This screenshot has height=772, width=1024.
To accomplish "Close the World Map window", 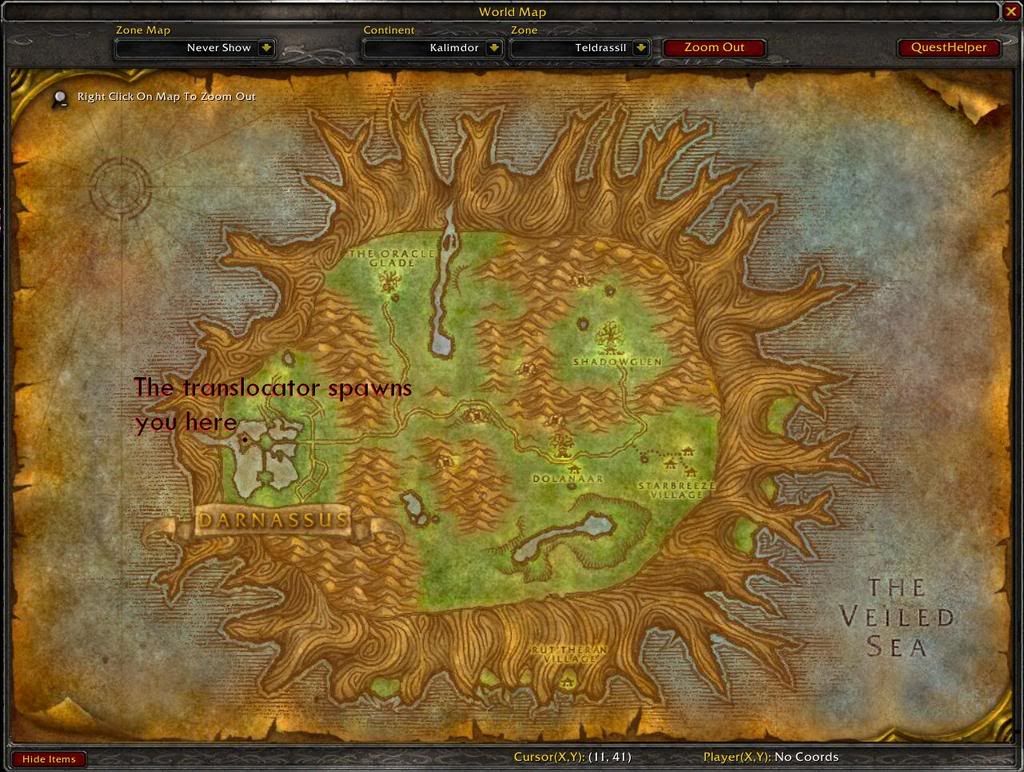I will coord(1011,12).
